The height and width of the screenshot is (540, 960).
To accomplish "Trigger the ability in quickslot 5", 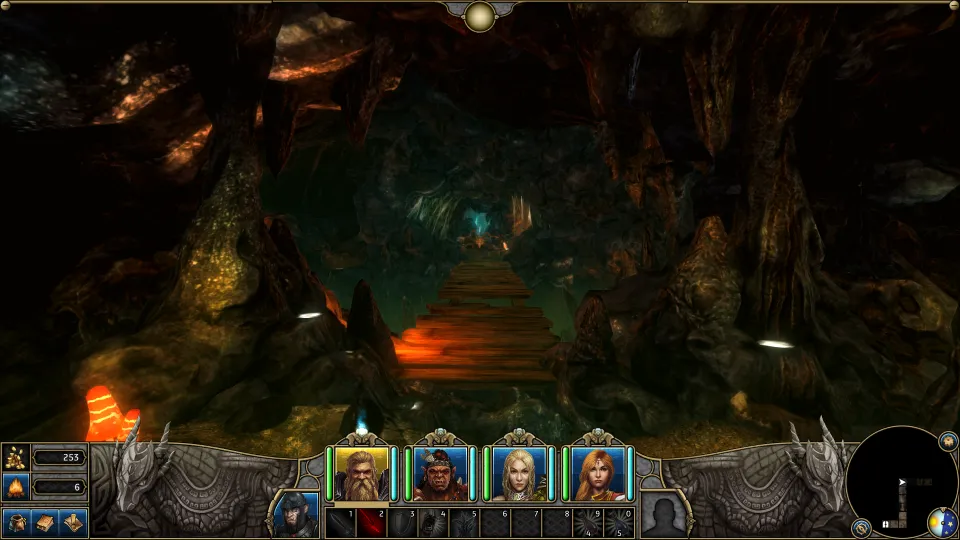I will (x=464, y=523).
